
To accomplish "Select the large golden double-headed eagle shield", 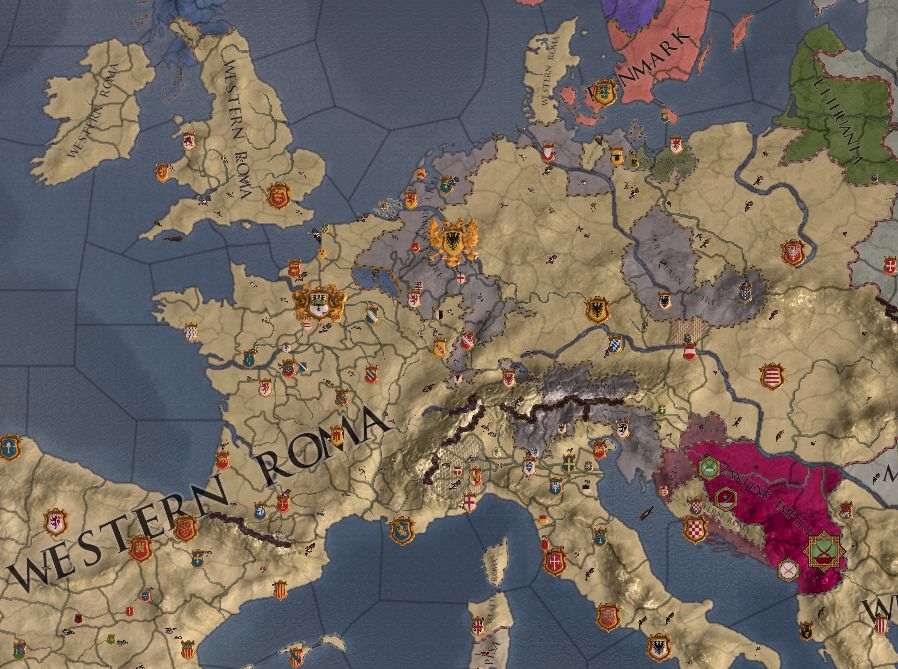I will (x=453, y=241).
